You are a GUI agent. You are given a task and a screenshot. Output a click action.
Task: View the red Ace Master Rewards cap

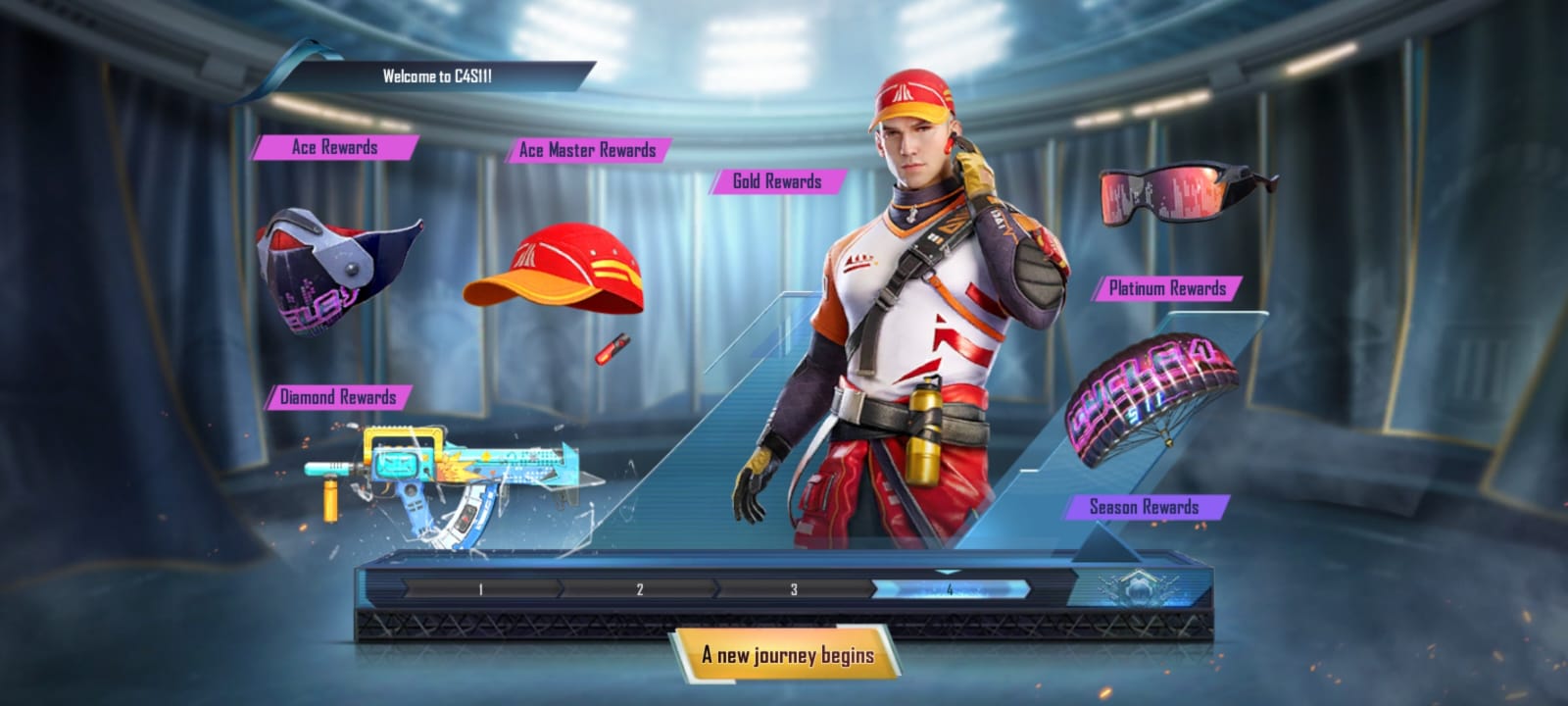click(556, 271)
